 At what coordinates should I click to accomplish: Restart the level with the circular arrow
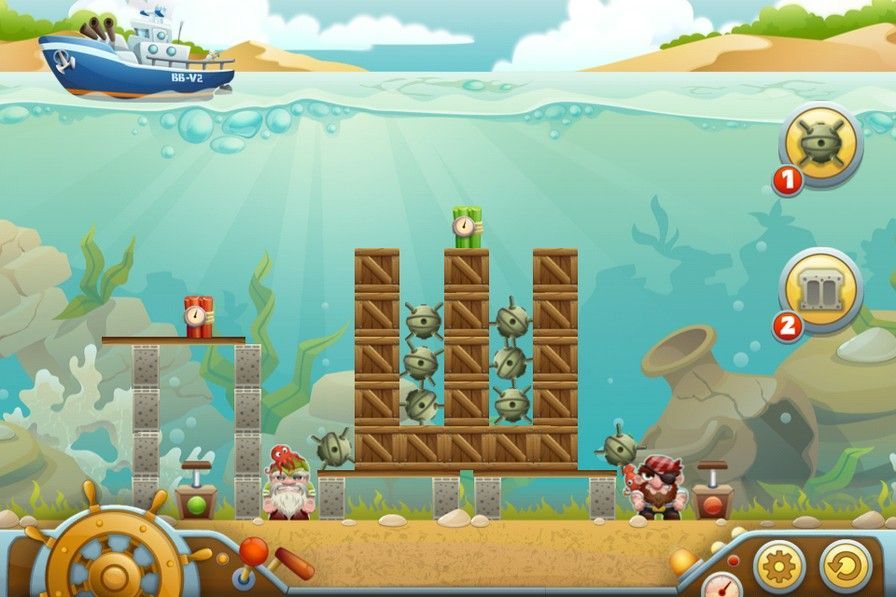[845, 567]
